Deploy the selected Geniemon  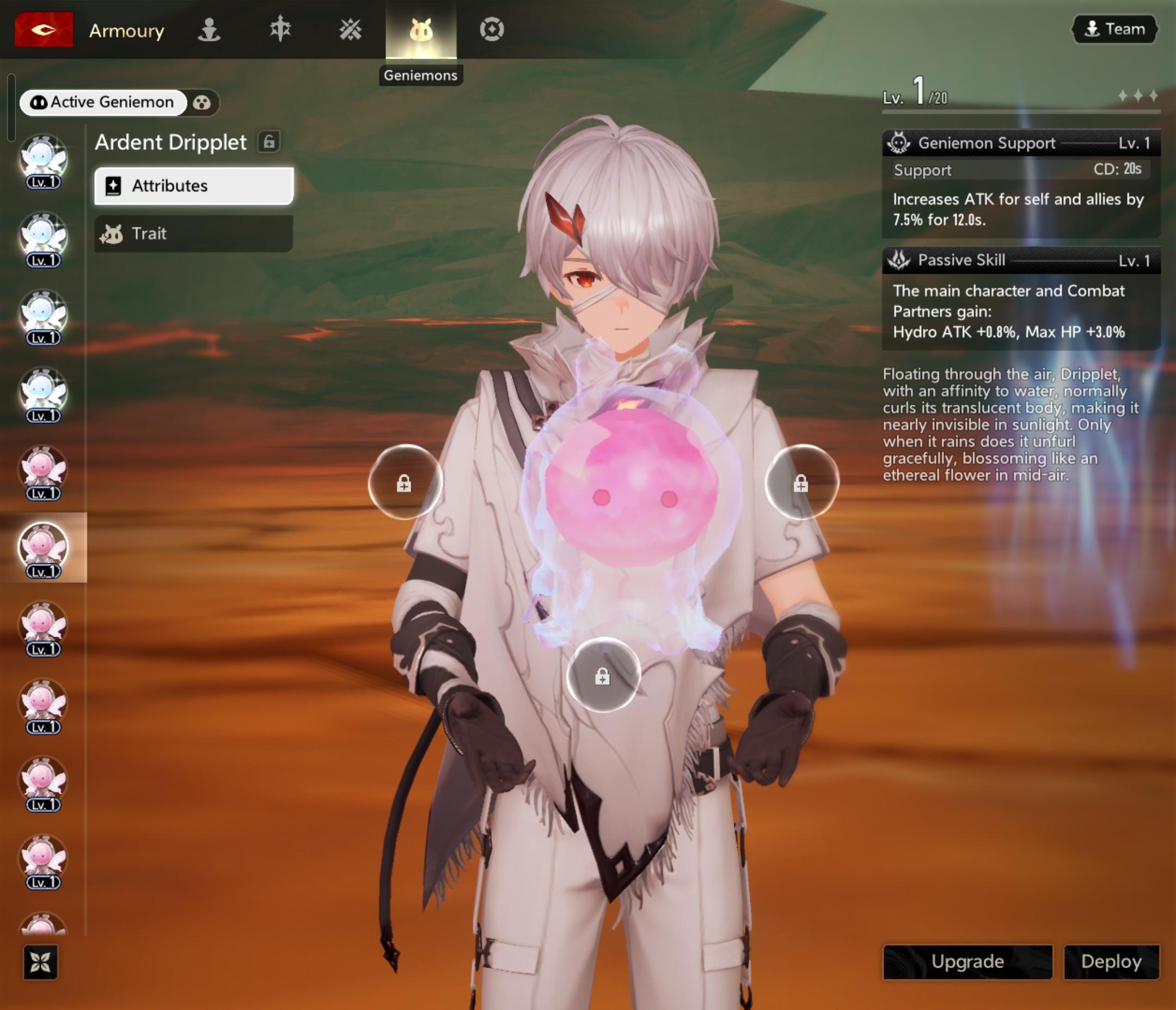click(x=1111, y=962)
